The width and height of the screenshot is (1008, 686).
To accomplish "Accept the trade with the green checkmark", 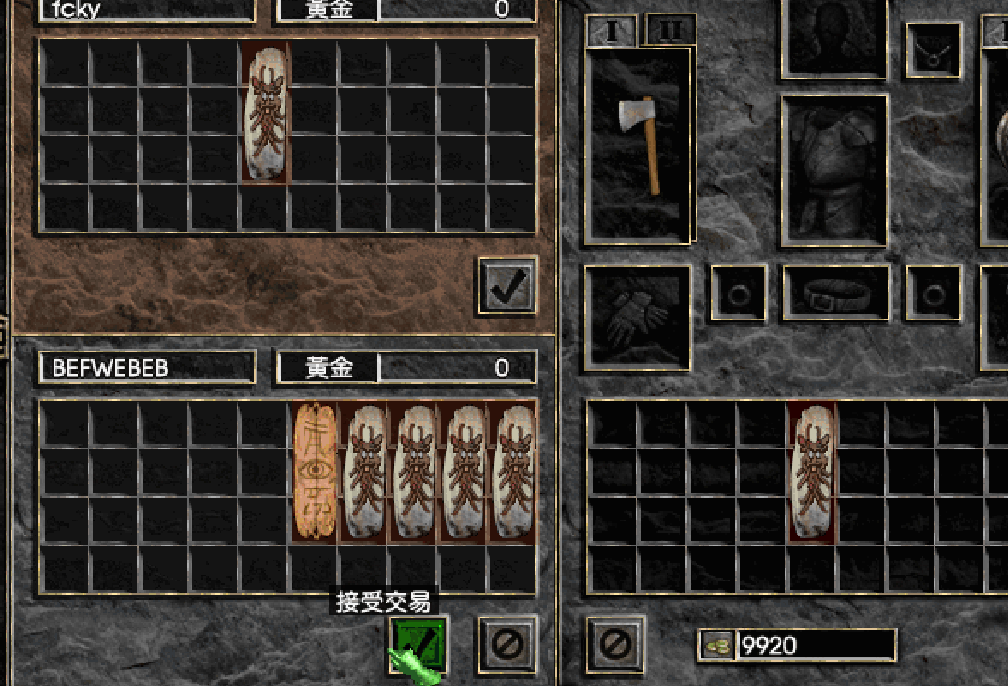I will [419, 640].
